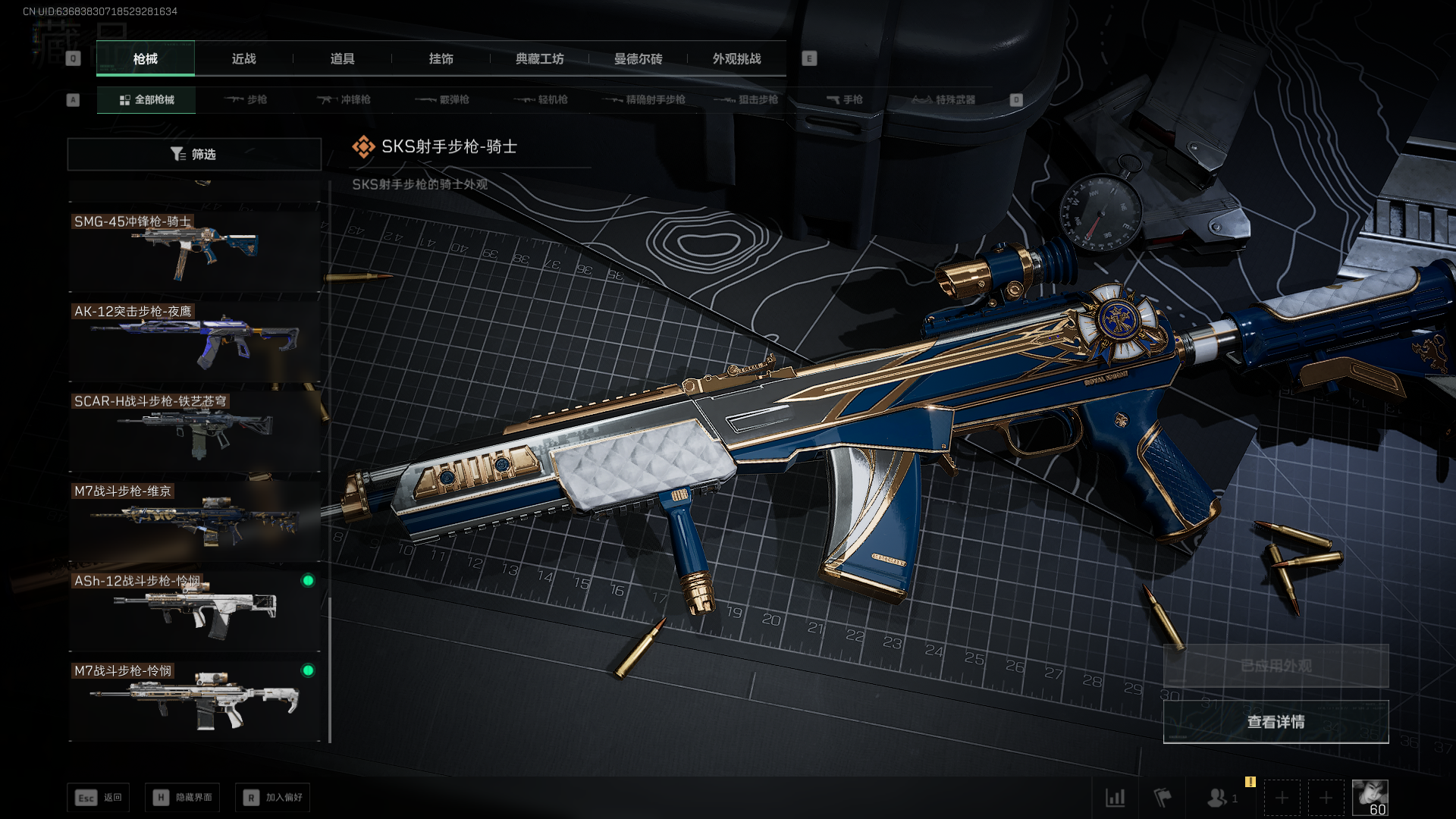Click the 返回 back button
Image resolution: width=1456 pixels, height=819 pixels.
[99, 798]
